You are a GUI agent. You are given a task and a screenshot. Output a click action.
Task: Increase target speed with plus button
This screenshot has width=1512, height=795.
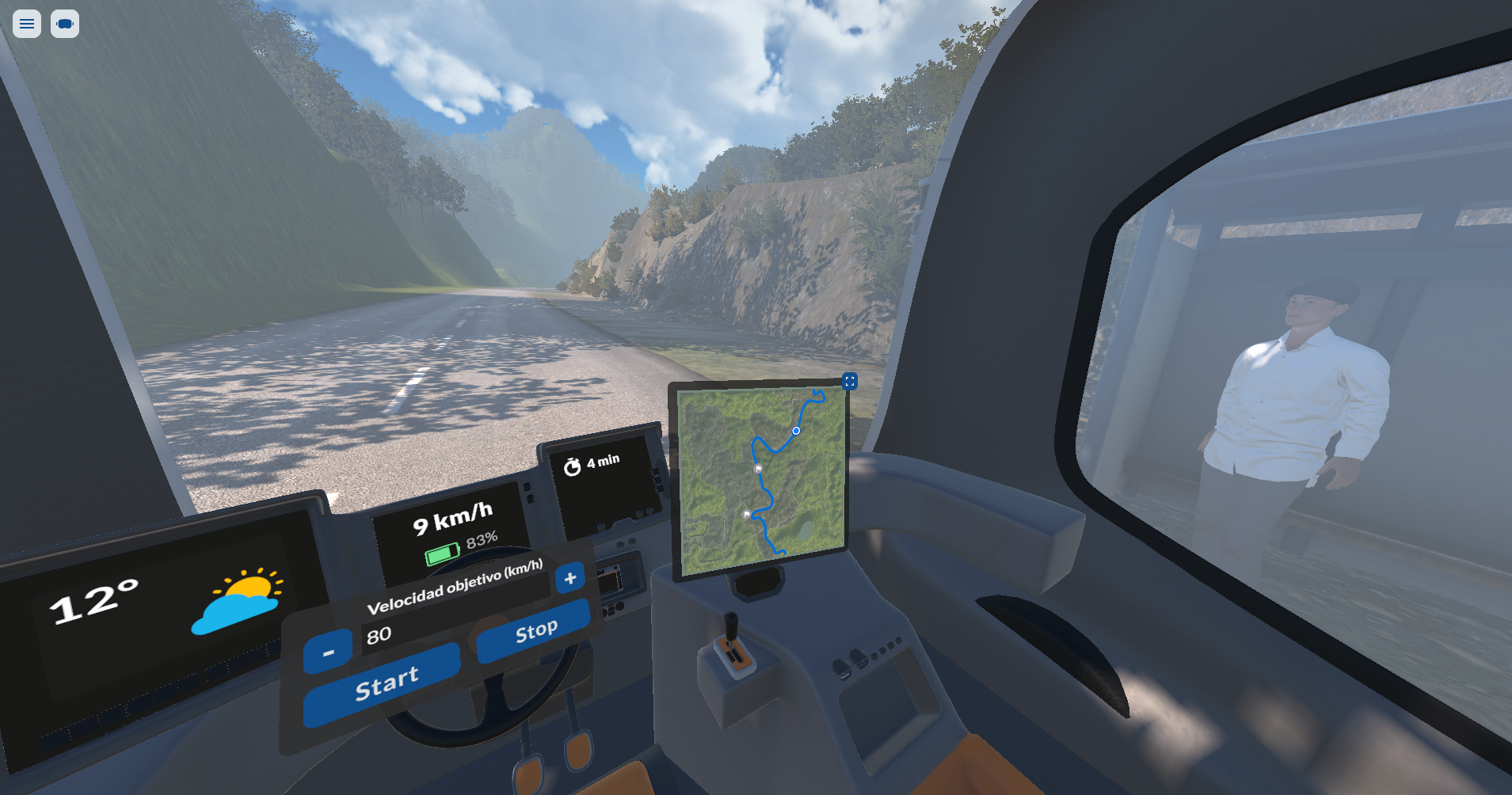click(569, 578)
